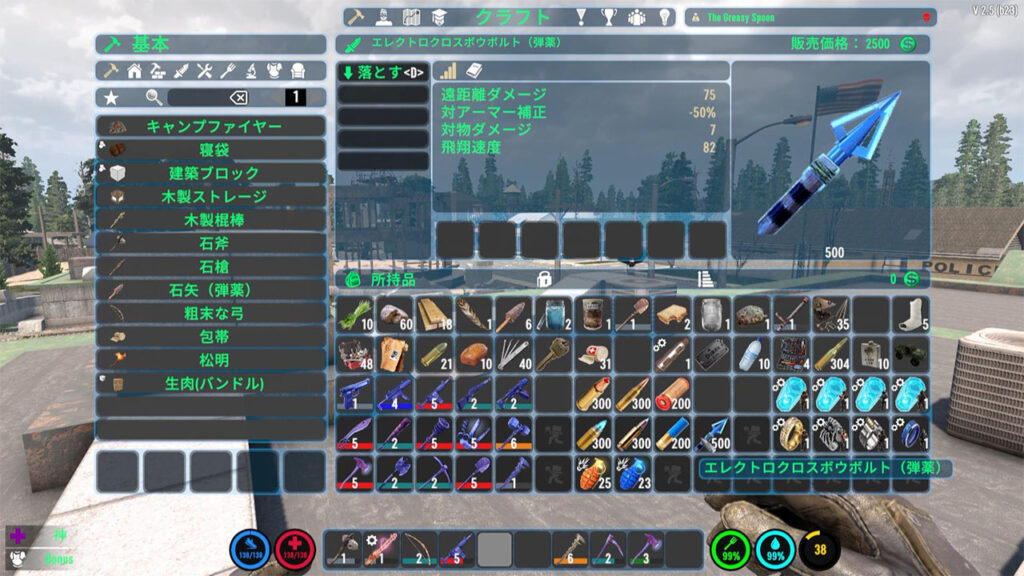Select the orange grenade stack of 25
Viewport: 1024px width, 576px height.
coord(592,472)
